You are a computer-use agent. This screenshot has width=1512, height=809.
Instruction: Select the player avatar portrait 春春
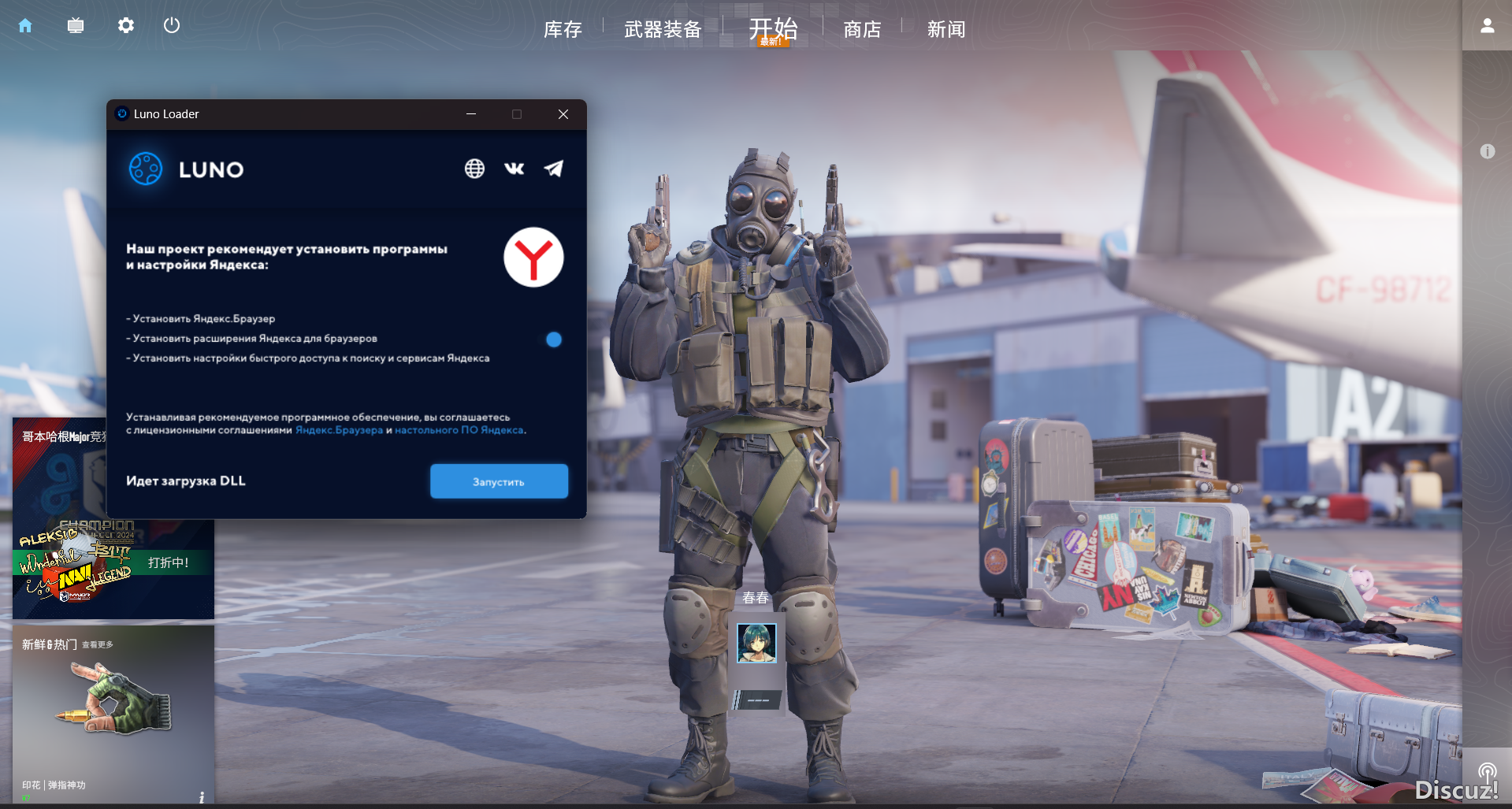point(756,643)
